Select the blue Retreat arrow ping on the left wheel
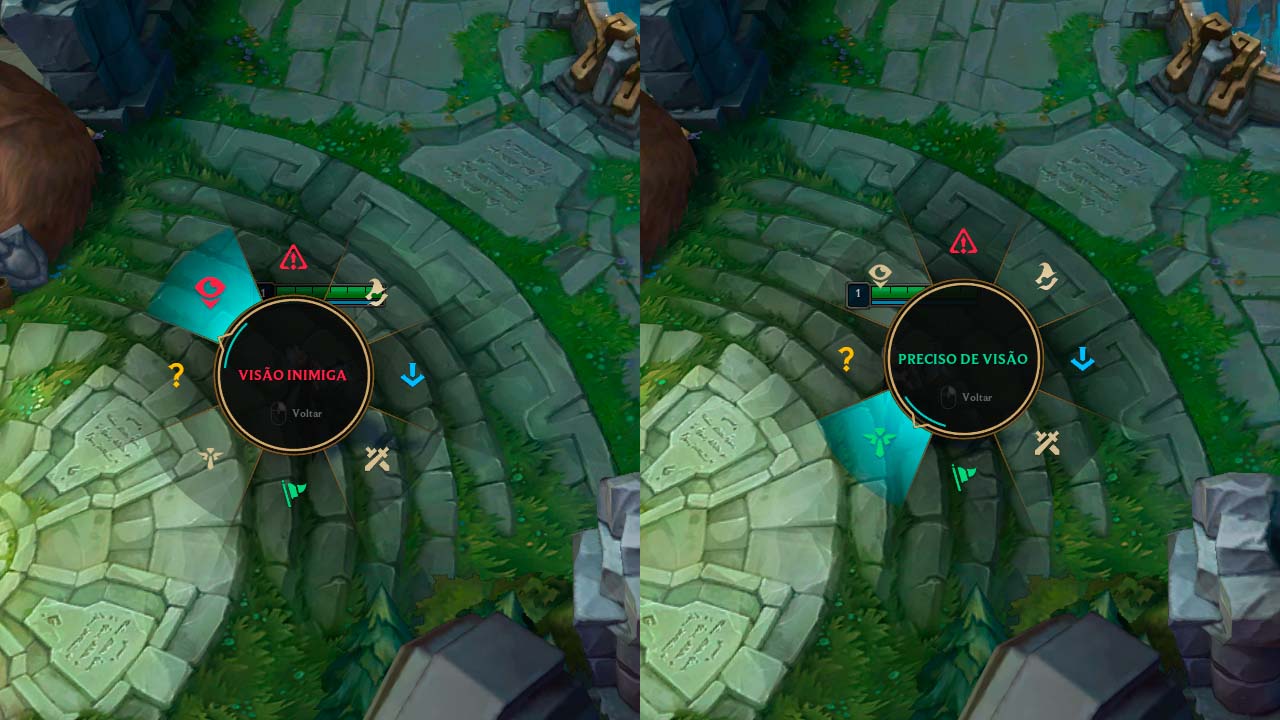1280x720 pixels. [x=412, y=375]
